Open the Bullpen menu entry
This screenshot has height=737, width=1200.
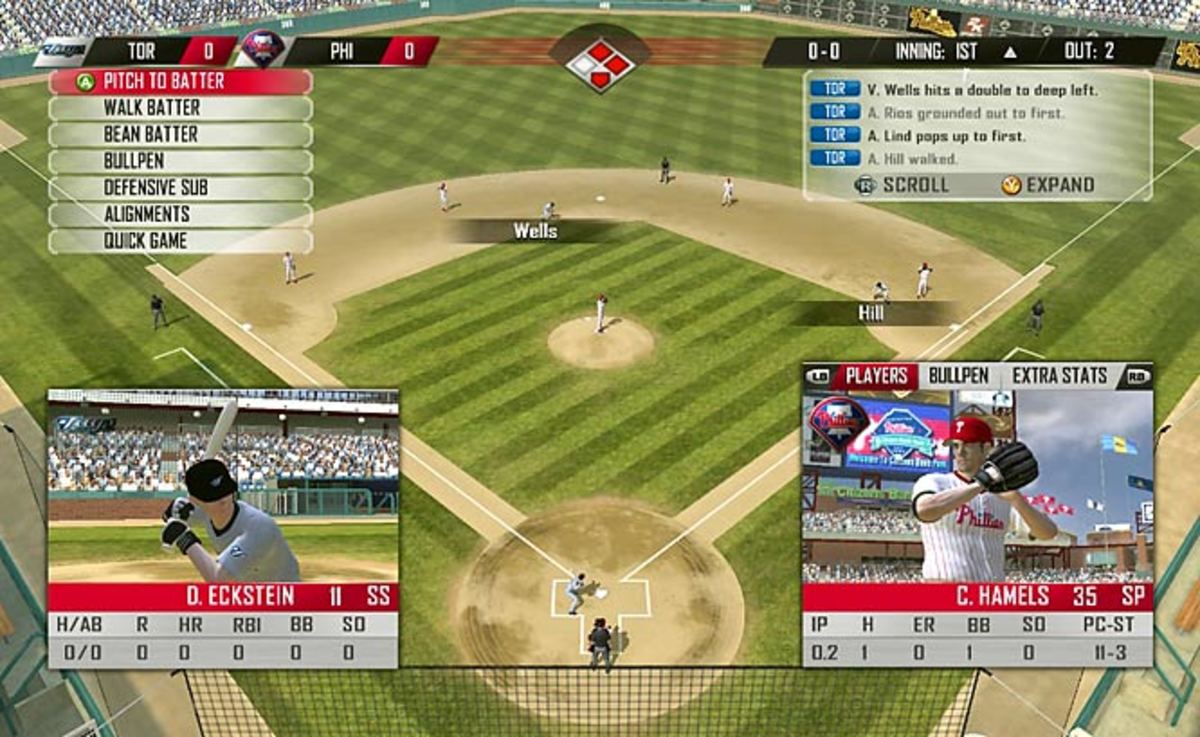(180, 161)
